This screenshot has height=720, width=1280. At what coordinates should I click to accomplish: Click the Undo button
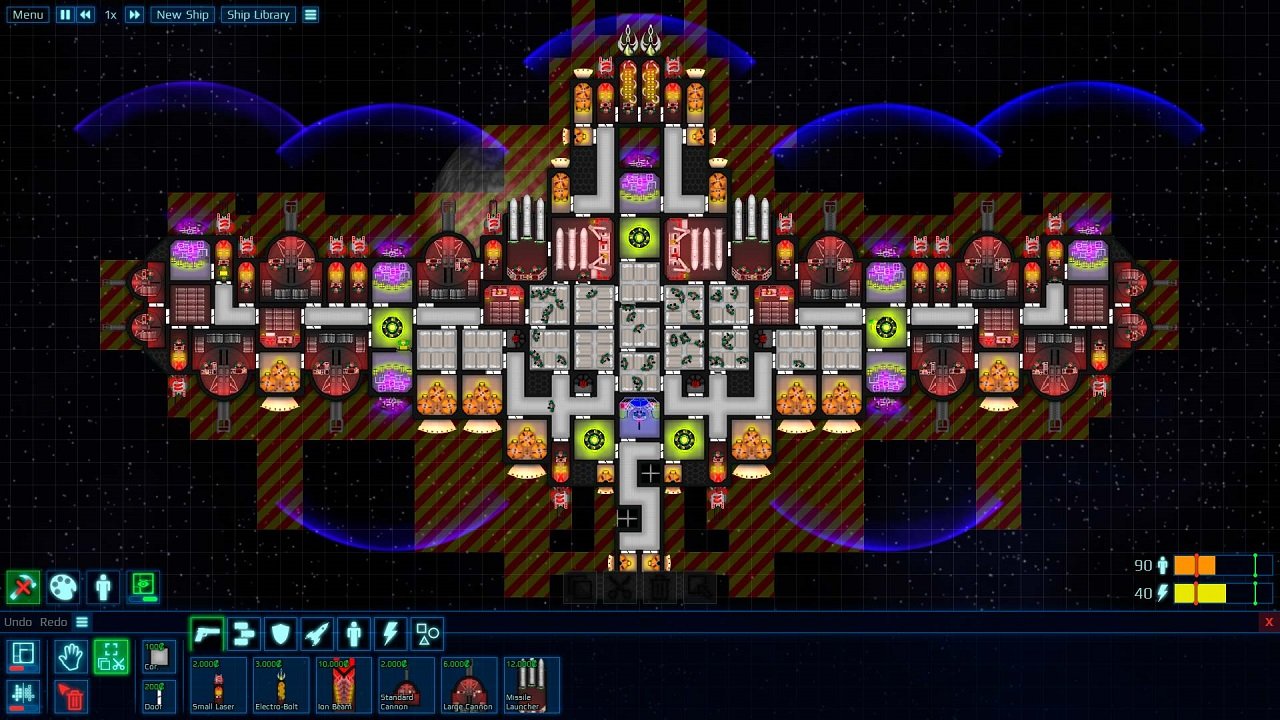click(17, 621)
